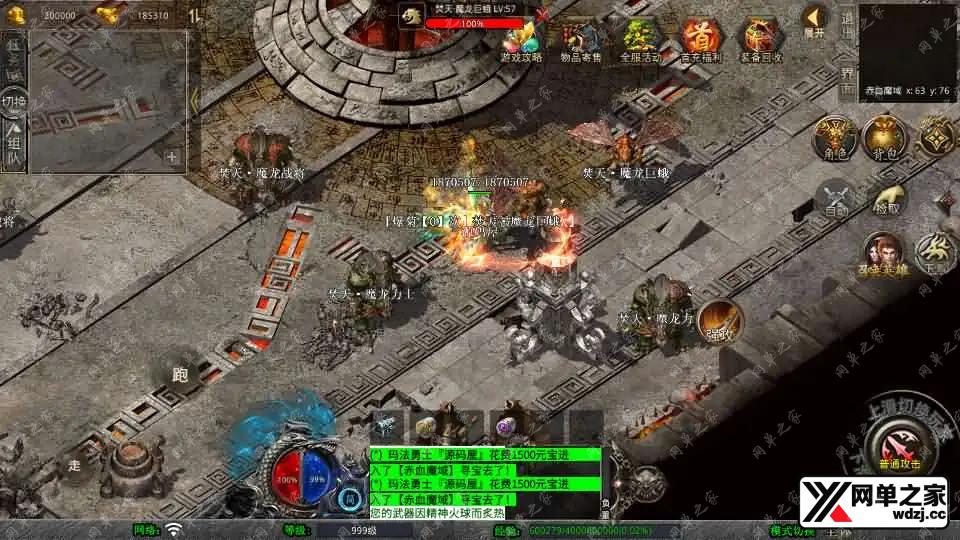Screen dimensions: 960x540
Task: Switch movement to 跑 run mode
Action: click(x=180, y=375)
